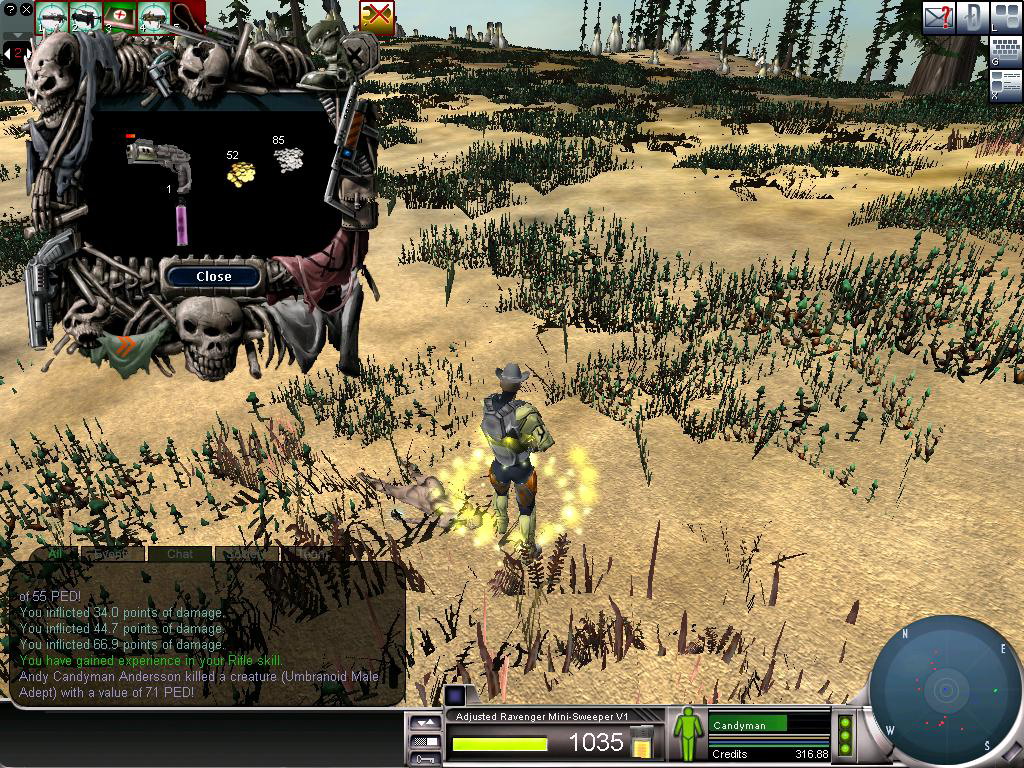This screenshot has width=1024, height=768.
Task: Toggle the crossed-out wrench tool icon
Action: (377, 17)
